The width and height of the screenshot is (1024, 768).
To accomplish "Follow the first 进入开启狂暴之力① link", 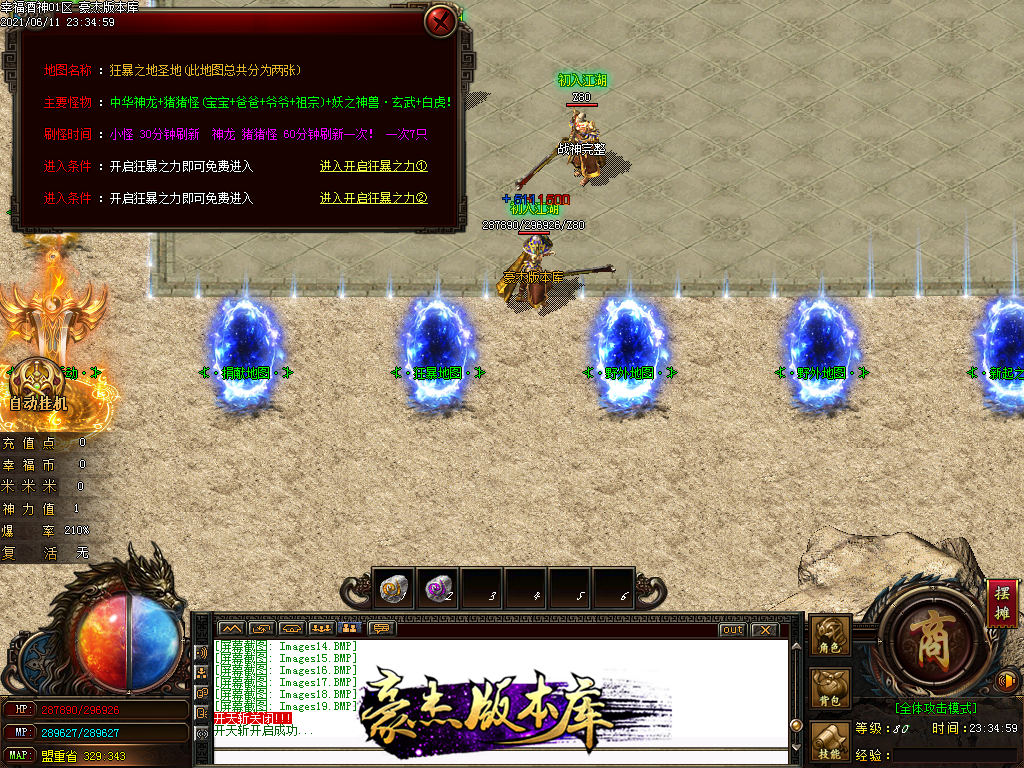I will [x=374, y=167].
